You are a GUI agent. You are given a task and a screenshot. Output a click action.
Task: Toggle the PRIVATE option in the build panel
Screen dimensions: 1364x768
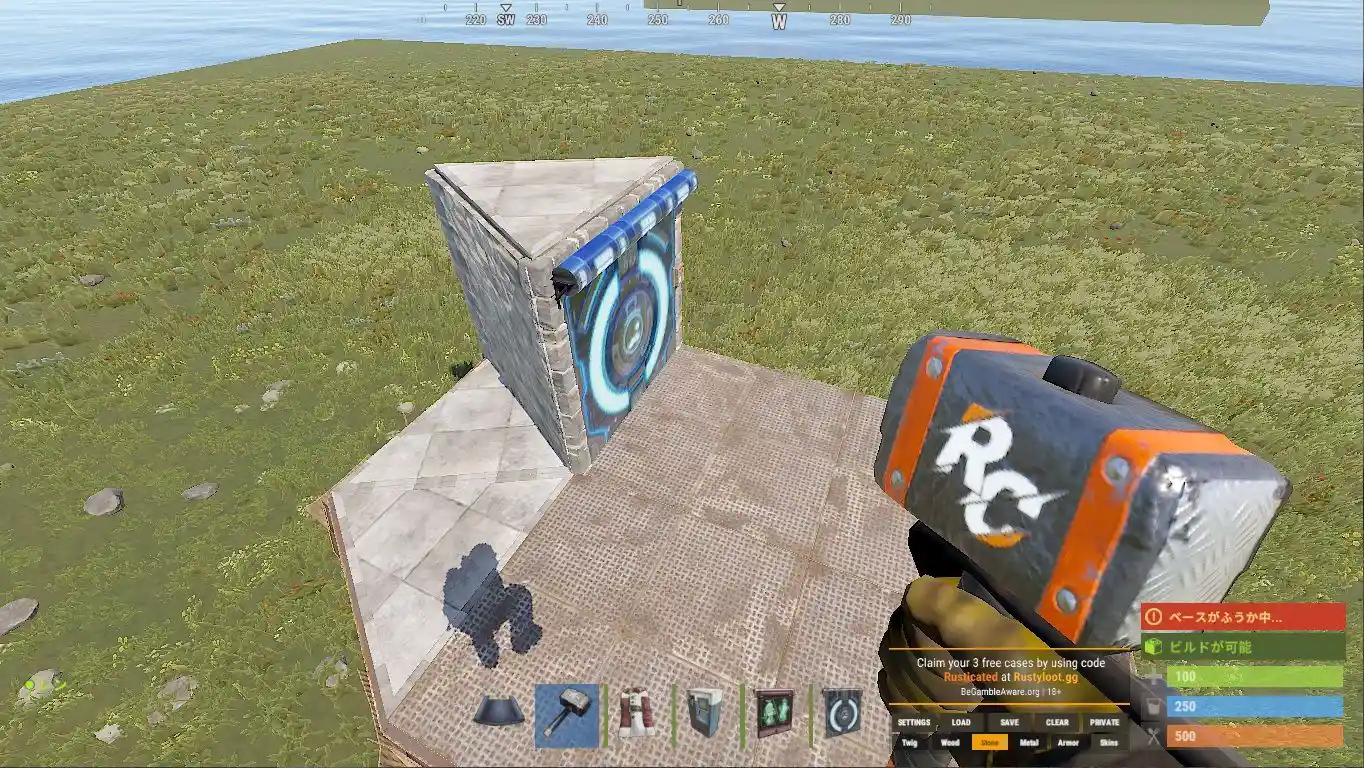coord(1105,723)
